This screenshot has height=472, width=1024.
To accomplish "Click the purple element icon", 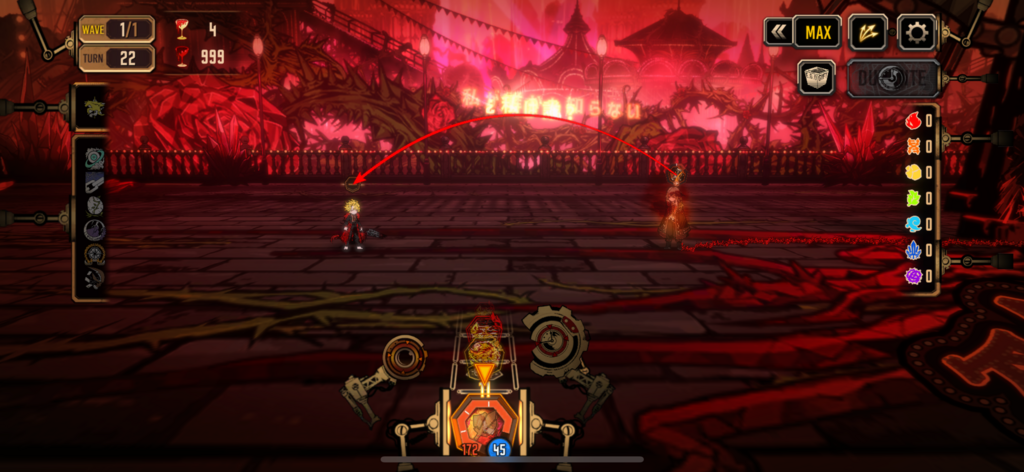I will [x=913, y=275].
